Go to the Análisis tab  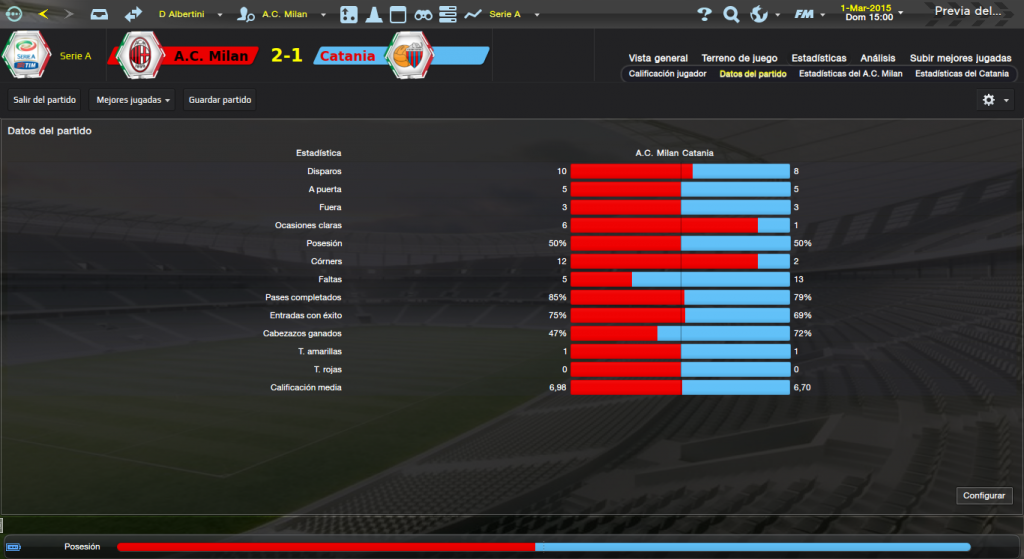tap(877, 58)
